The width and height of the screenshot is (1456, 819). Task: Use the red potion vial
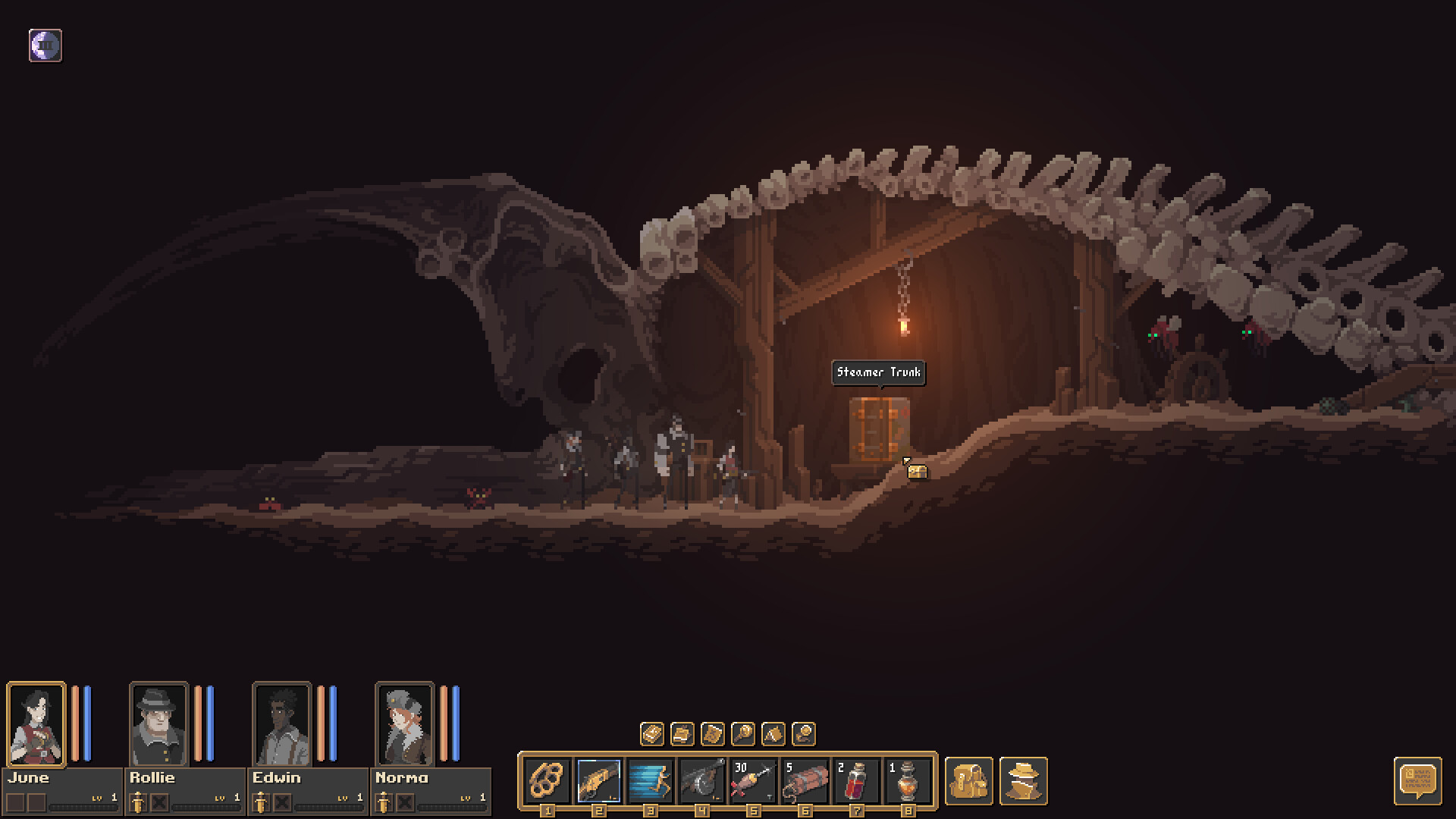pos(856,780)
